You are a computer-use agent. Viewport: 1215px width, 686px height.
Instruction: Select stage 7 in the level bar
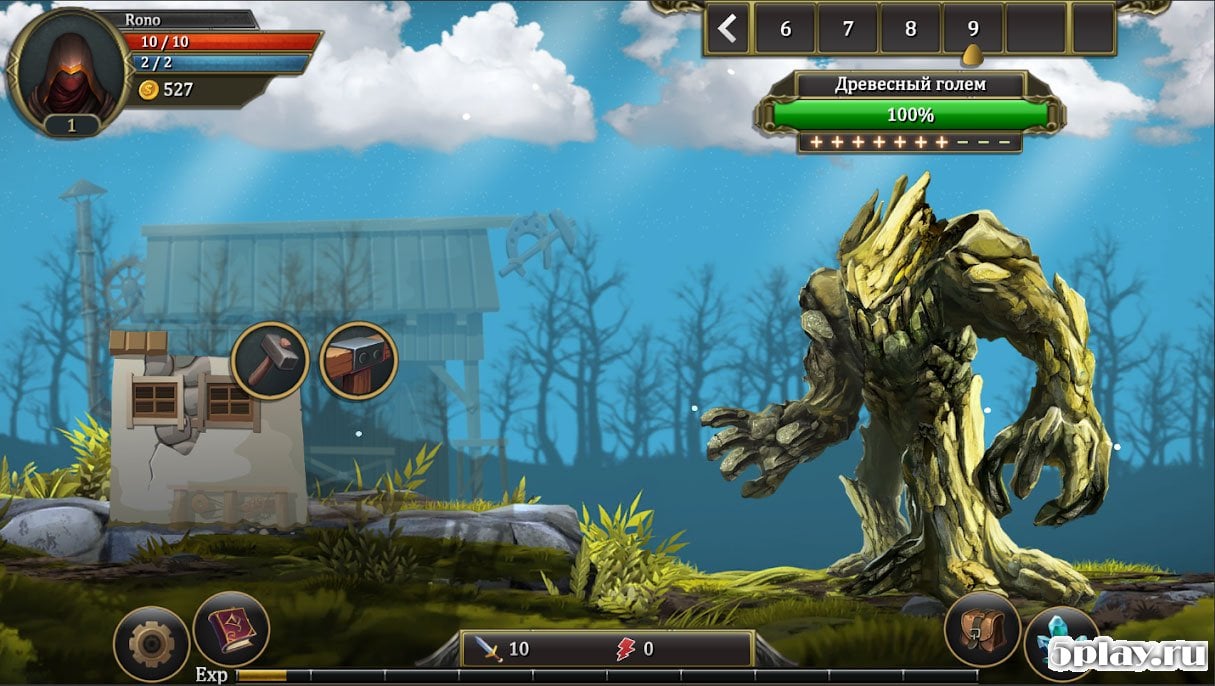click(x=848, y=29)
